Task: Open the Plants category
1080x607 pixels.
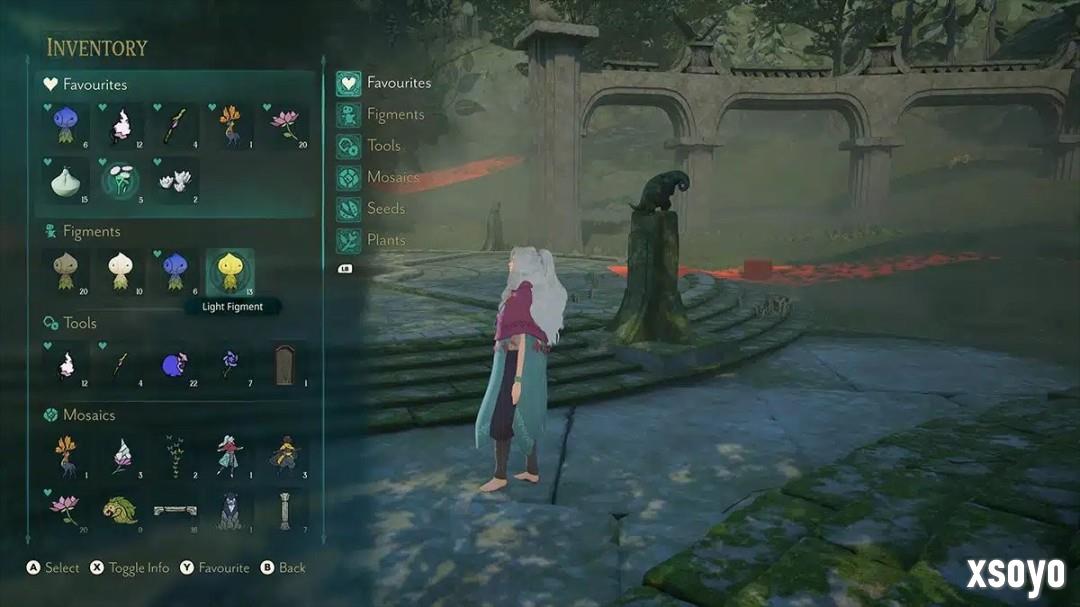Action: point(385,240)
